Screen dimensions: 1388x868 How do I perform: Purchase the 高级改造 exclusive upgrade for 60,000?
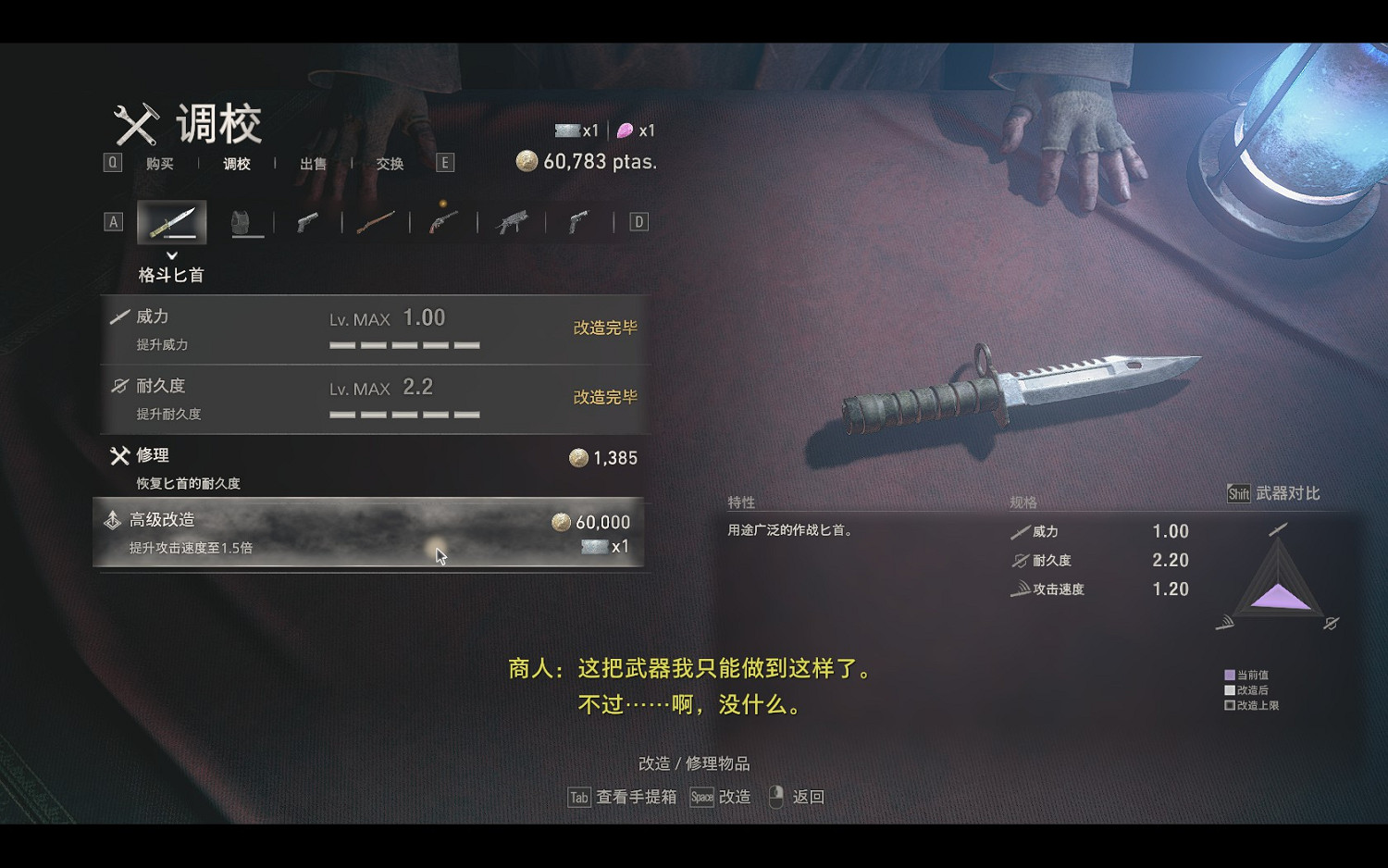370,533
